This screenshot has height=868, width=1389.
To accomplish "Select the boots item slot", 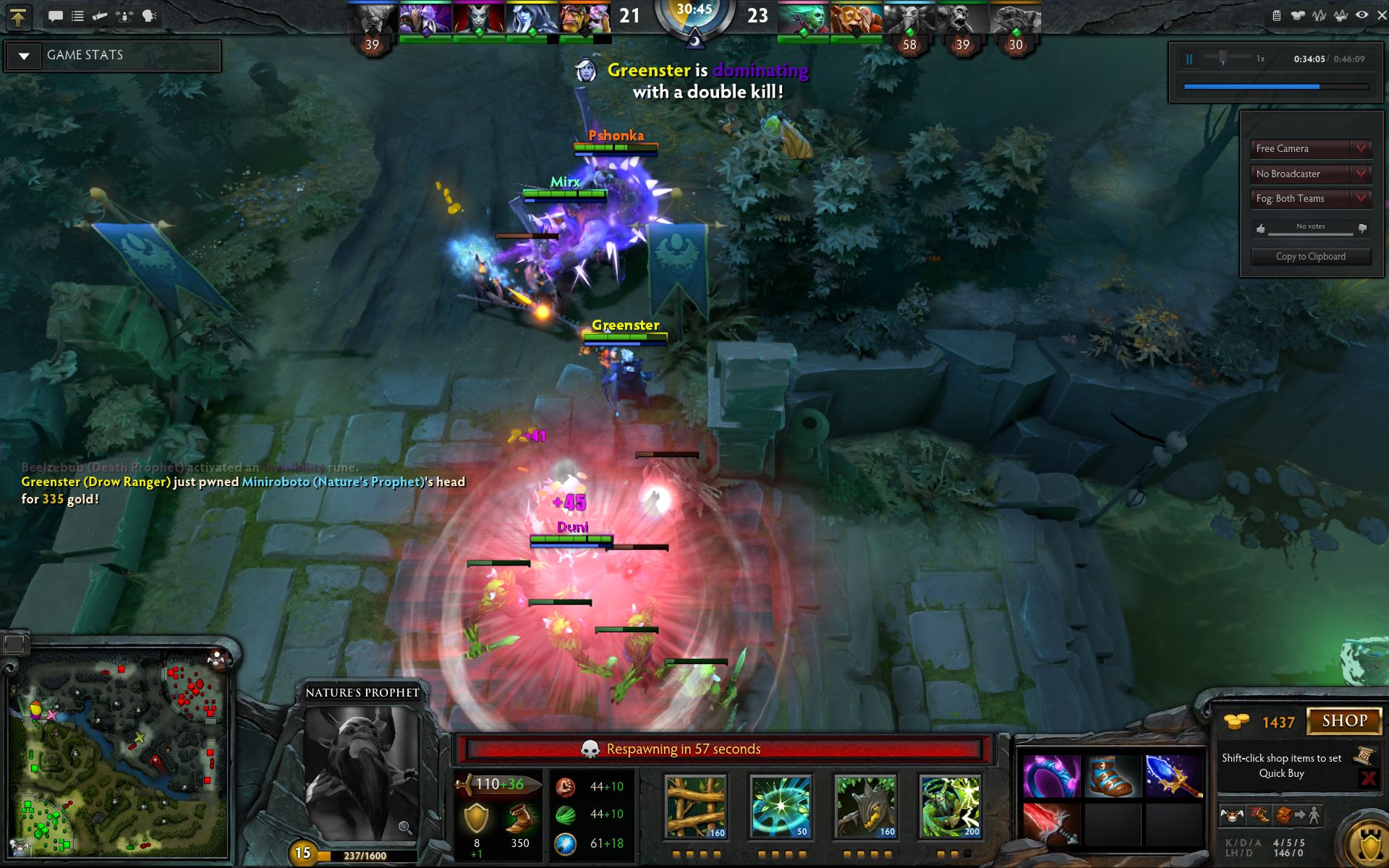I will tap(1112, 776).
